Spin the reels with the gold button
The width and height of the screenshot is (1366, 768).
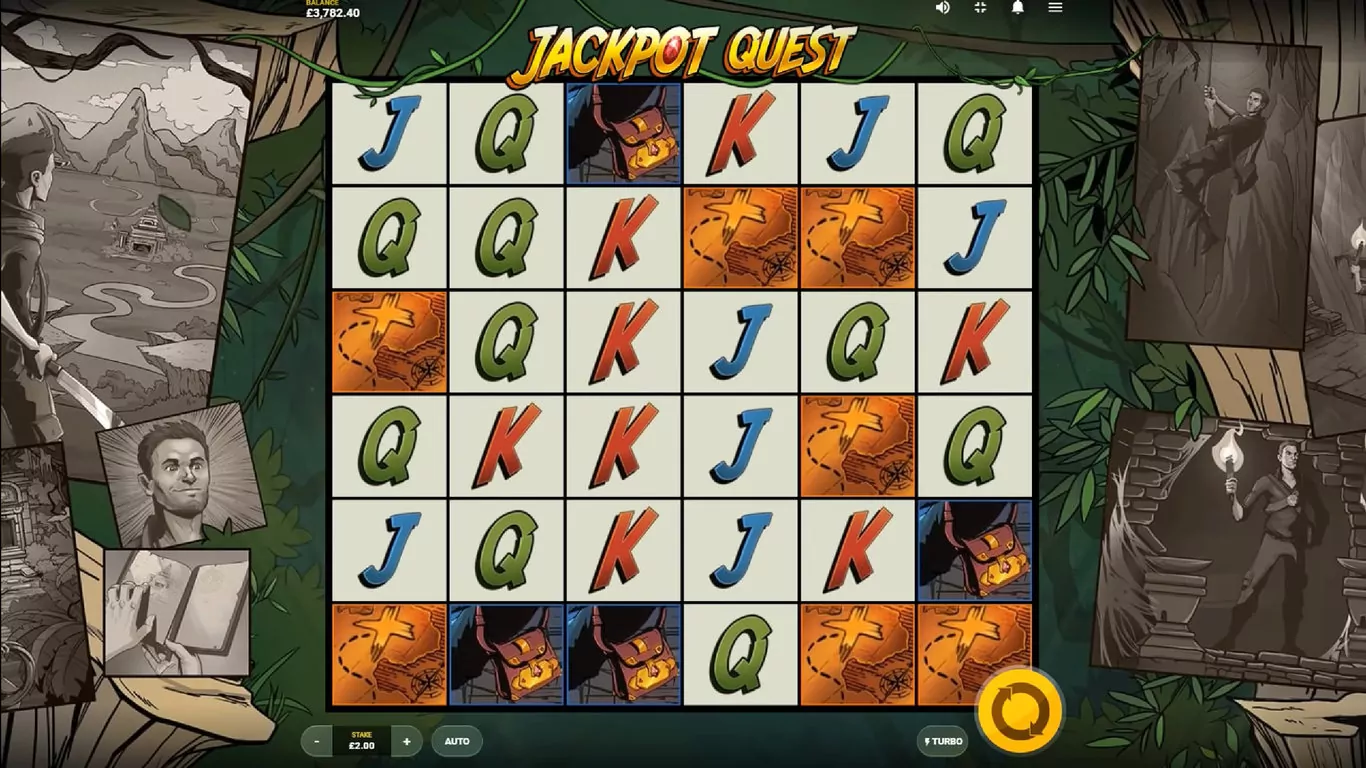1018,712
